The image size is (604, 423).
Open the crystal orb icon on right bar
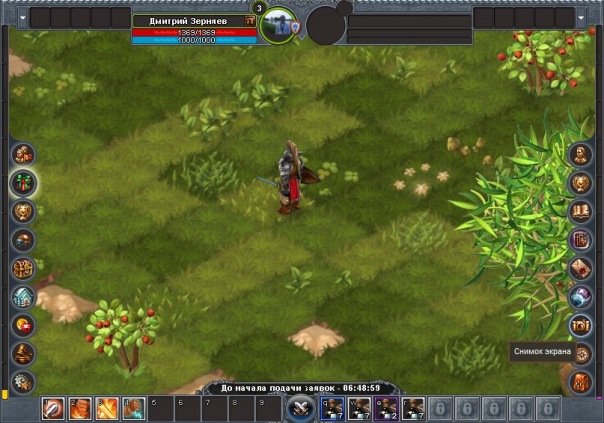(581, 297)
